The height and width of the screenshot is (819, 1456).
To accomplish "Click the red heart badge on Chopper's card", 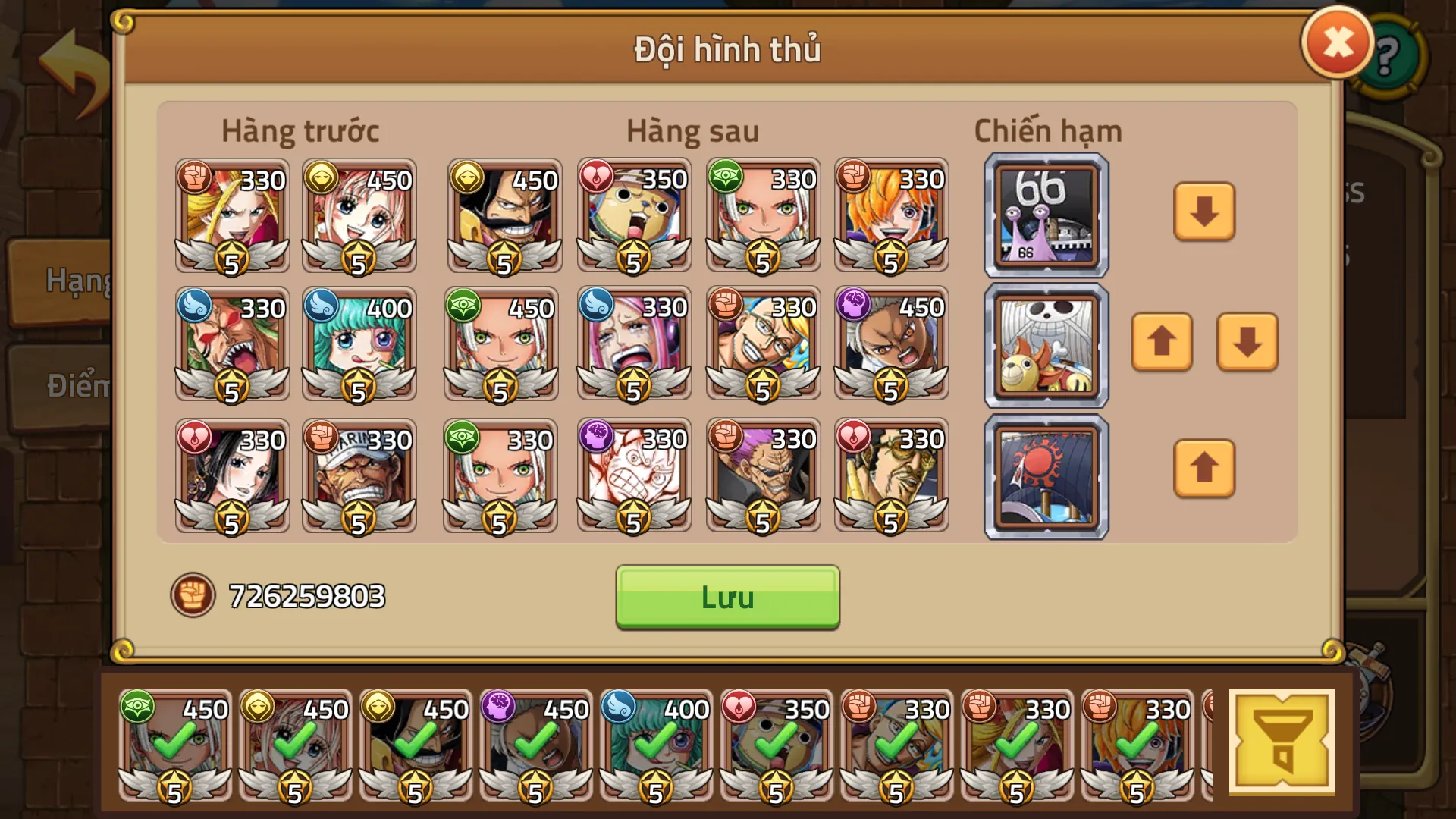I will 598,177.
